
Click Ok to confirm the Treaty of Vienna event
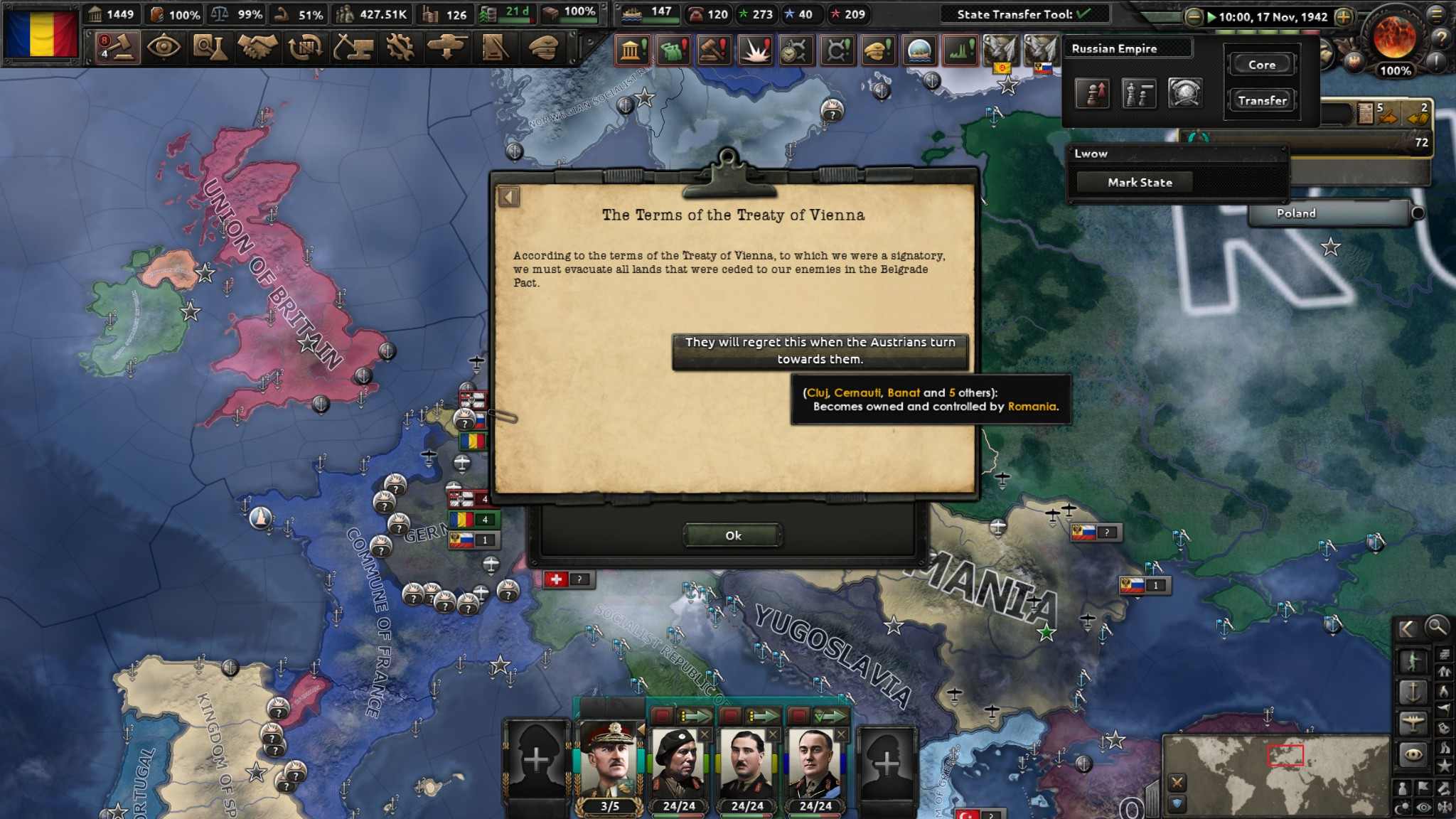732,535
